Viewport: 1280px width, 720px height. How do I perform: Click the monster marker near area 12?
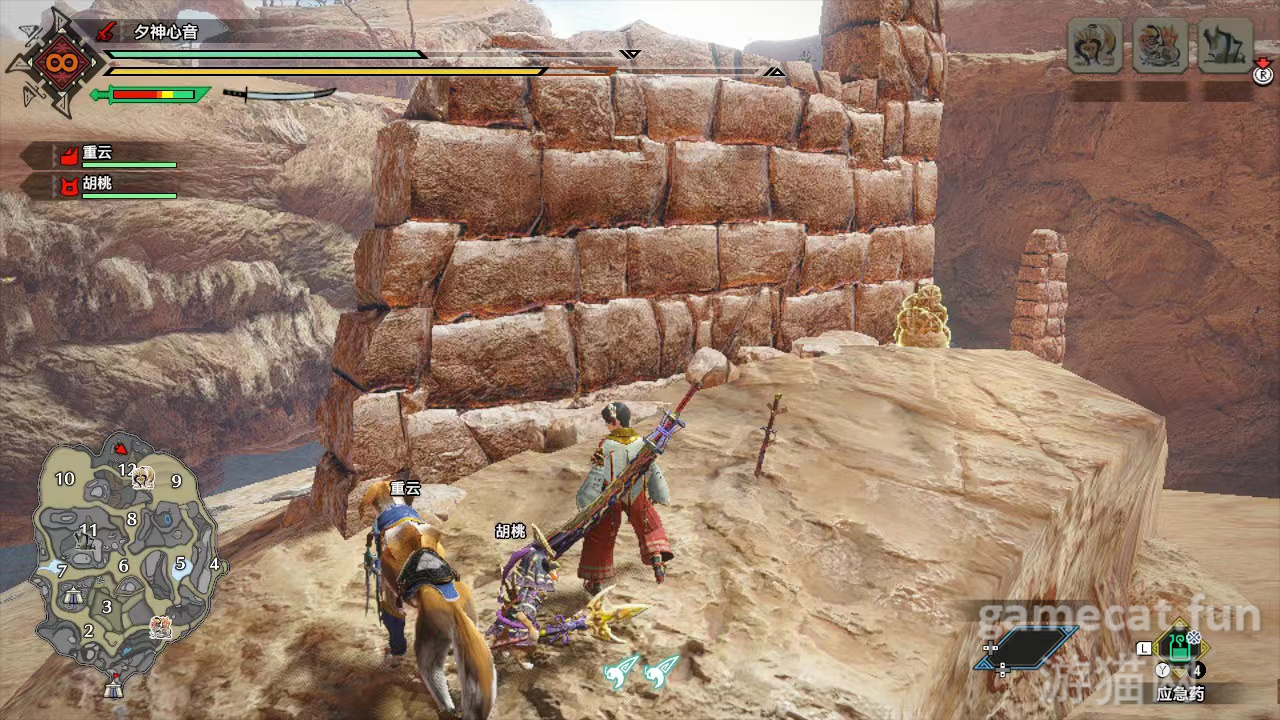coord(143,476)
